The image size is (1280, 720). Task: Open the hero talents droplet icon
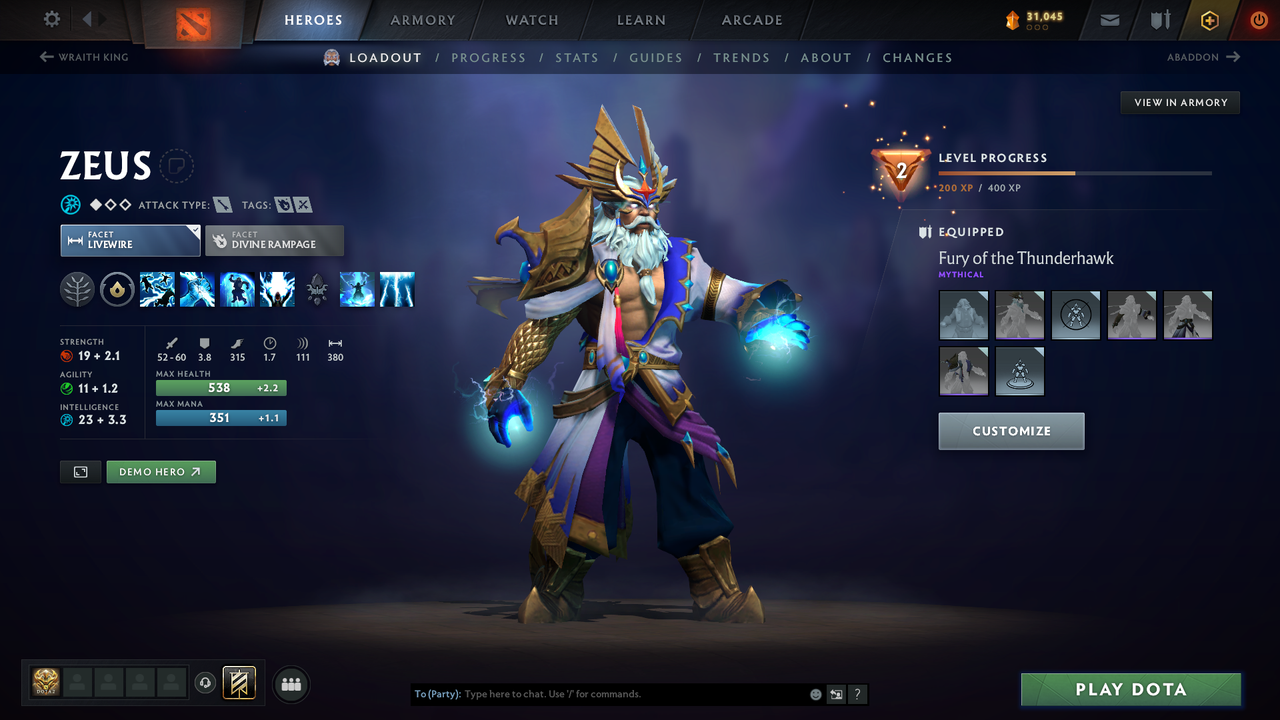click(117, 289)
